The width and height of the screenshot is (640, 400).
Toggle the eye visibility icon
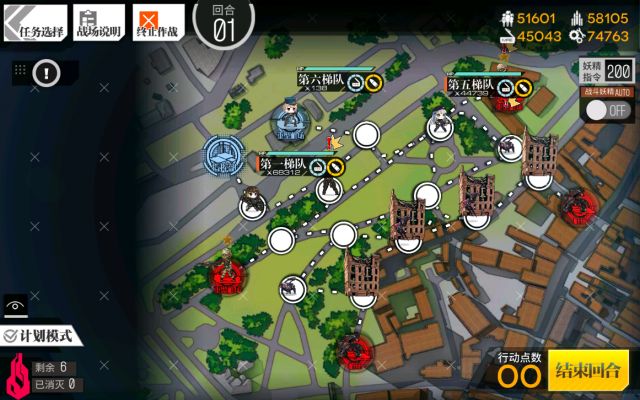tap(15, 305)
